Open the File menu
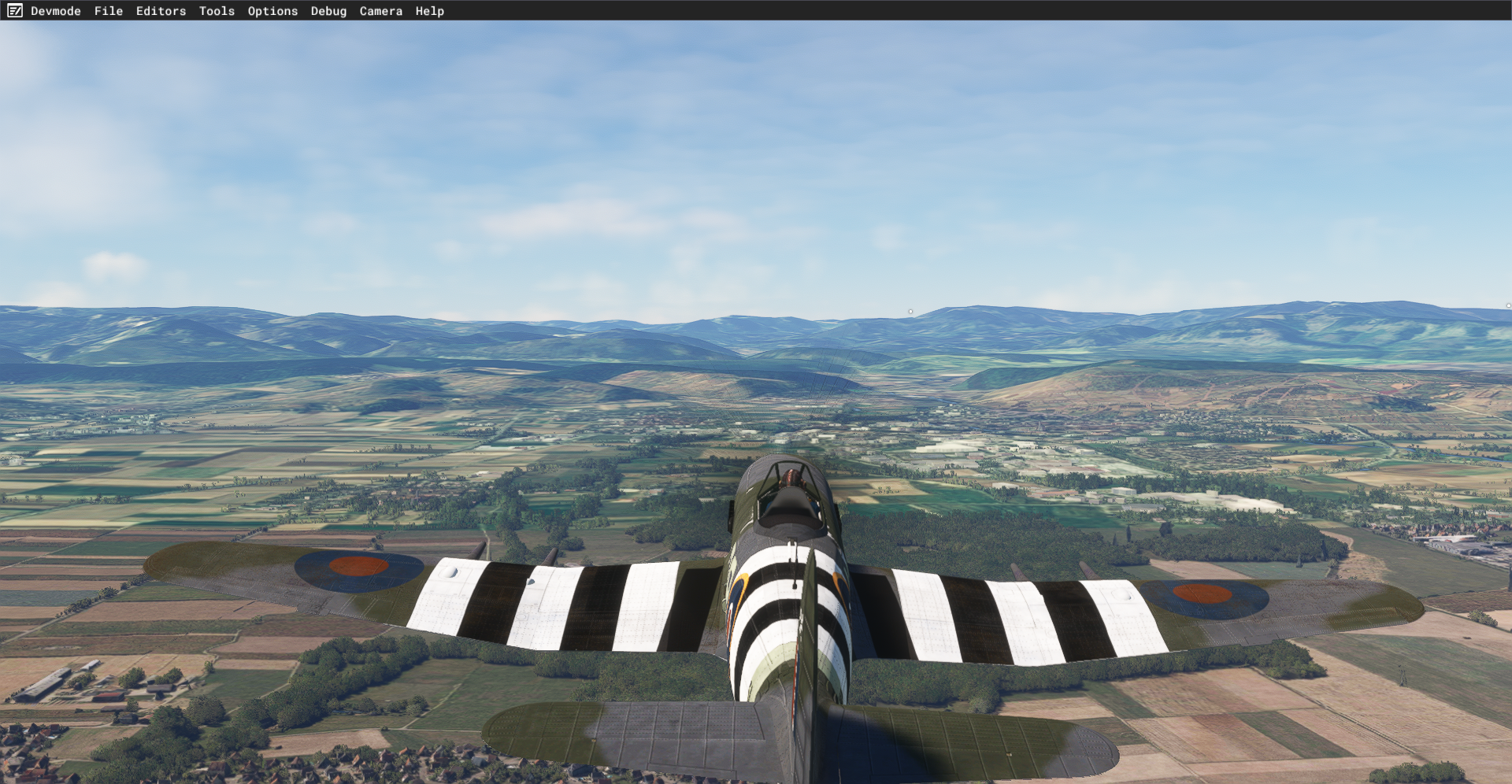 tap(109, 11)
